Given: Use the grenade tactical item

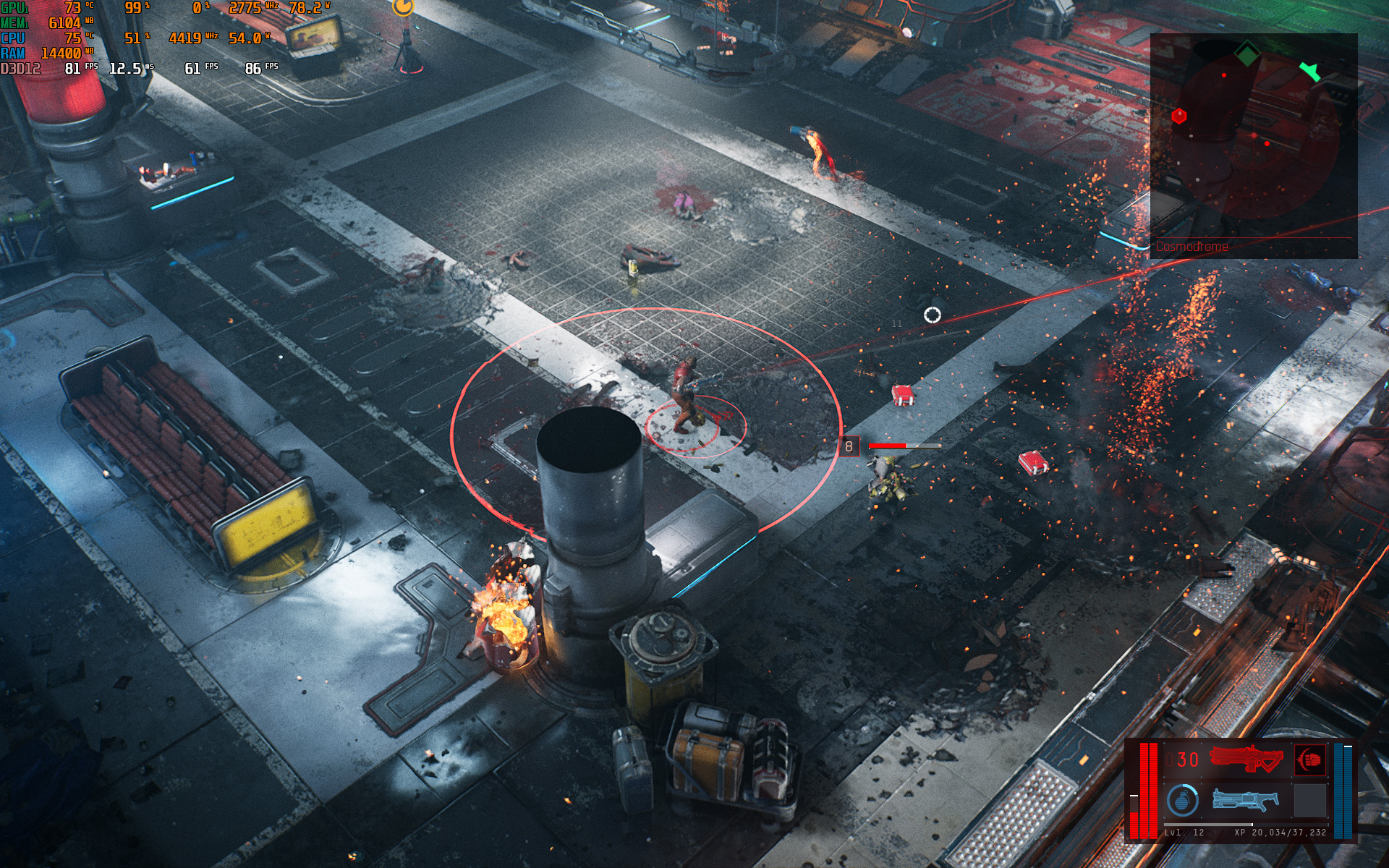Looking at the screenshot, I should coord(1182,801).
